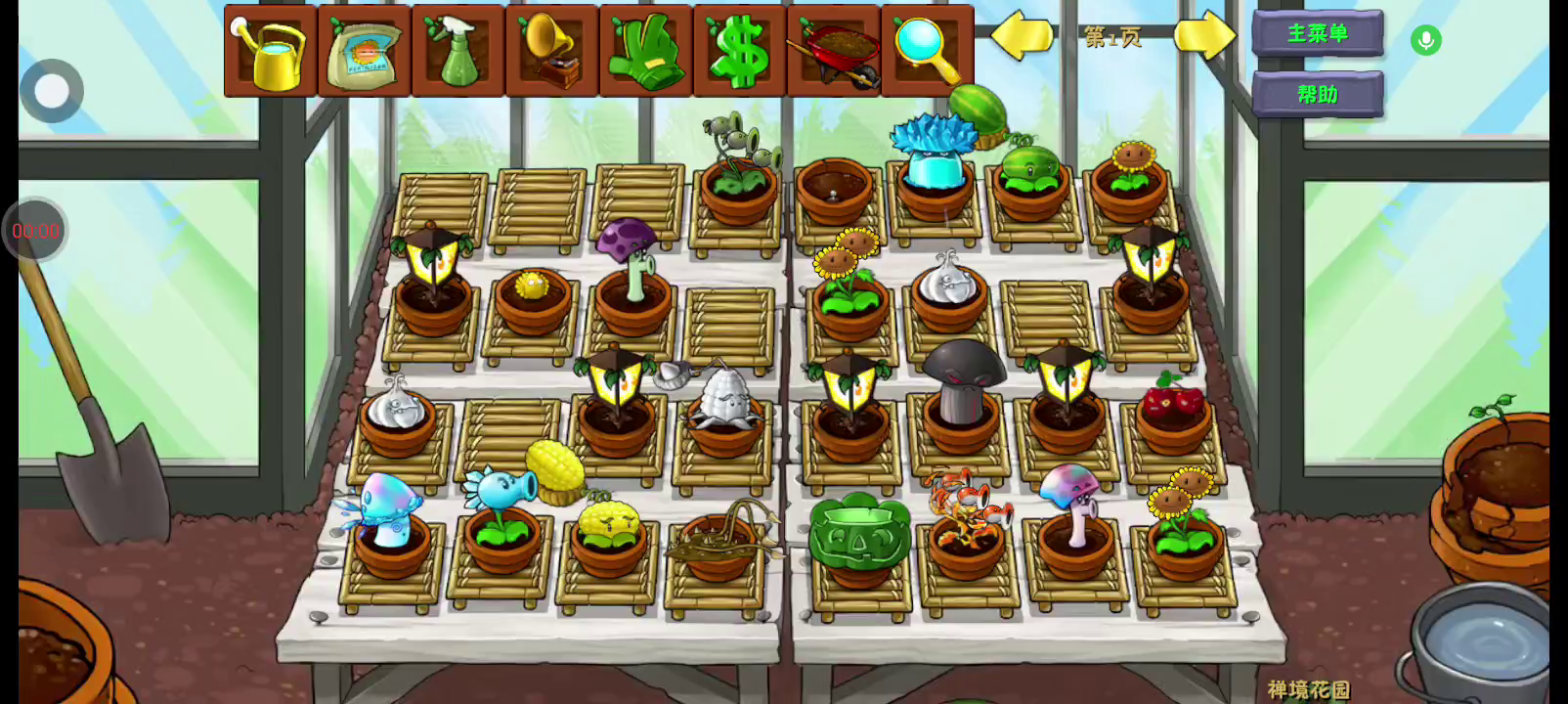Activate the dollar sign sell tool
1568x704 pixels.
(x=739, y=51)
